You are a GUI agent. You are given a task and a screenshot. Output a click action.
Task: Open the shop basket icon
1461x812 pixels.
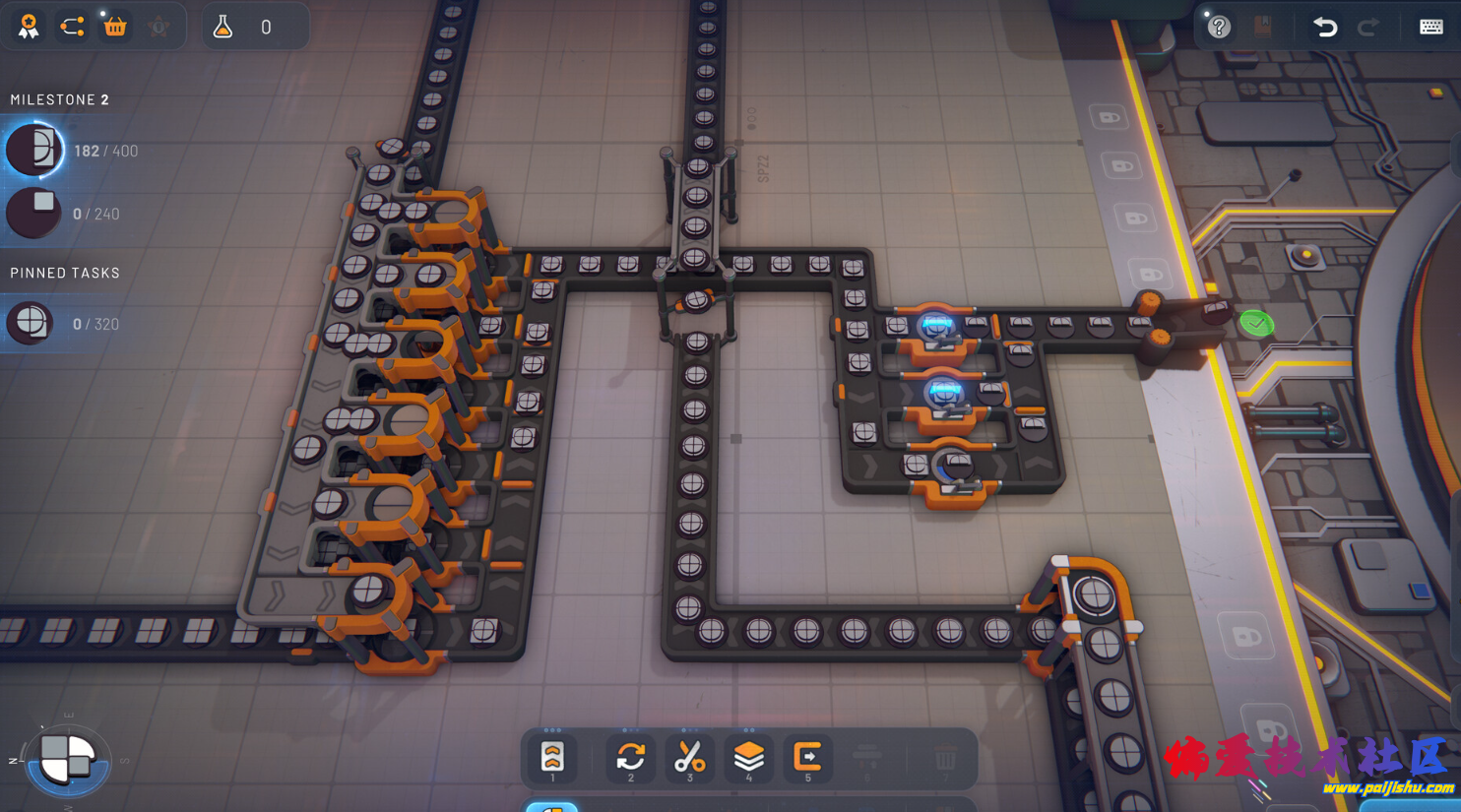115,27
